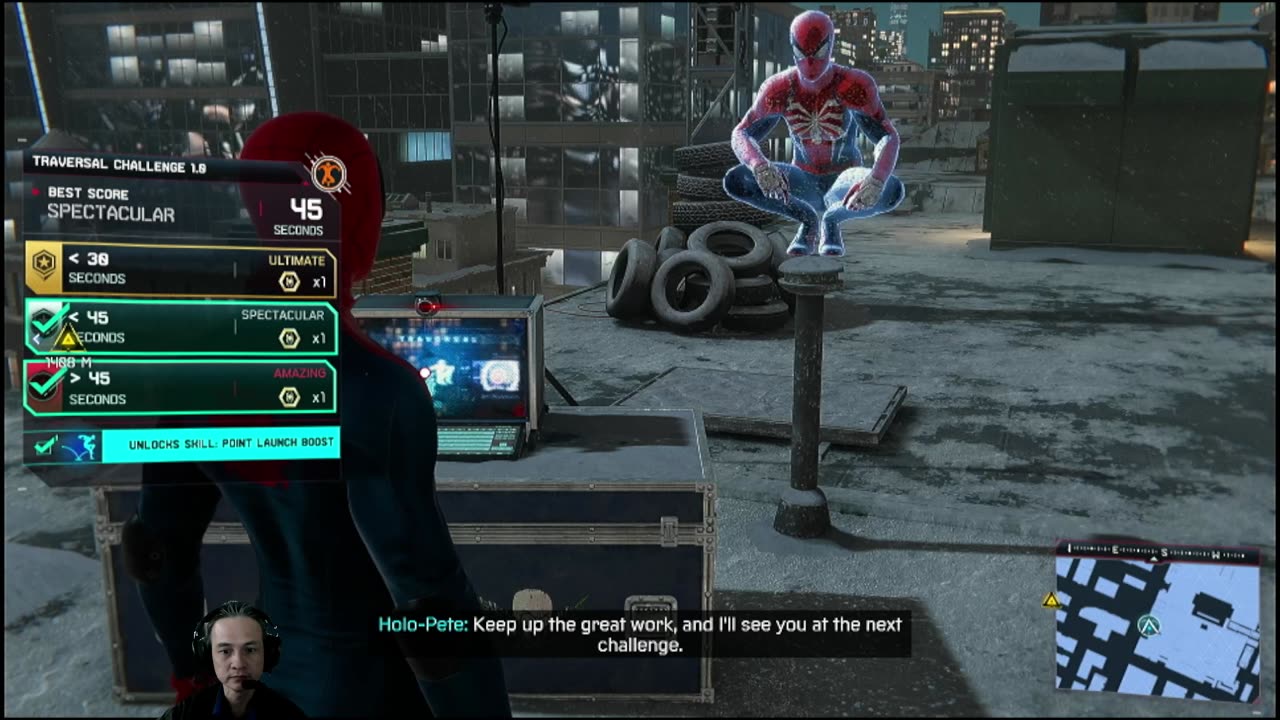1280x720 pixels.
Task: Click the streamer webcam overlay
Action: 237,660
